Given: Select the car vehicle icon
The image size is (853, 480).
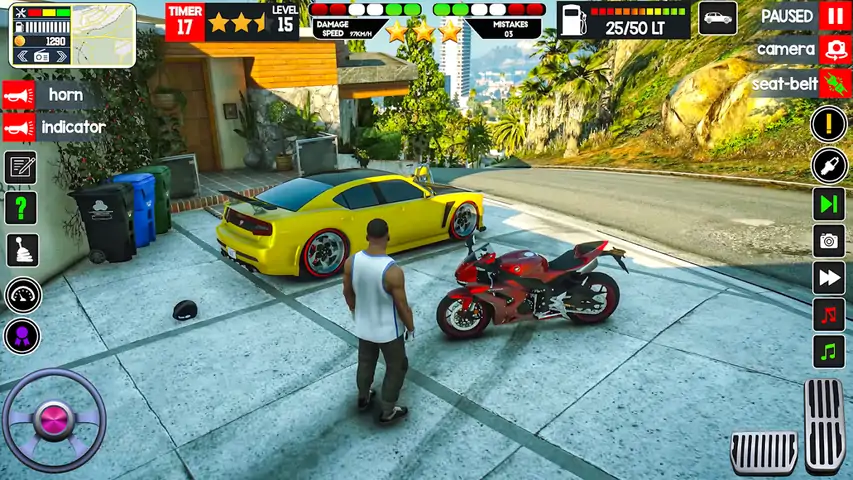Looking at the screenshot, I should coord(717,18).
